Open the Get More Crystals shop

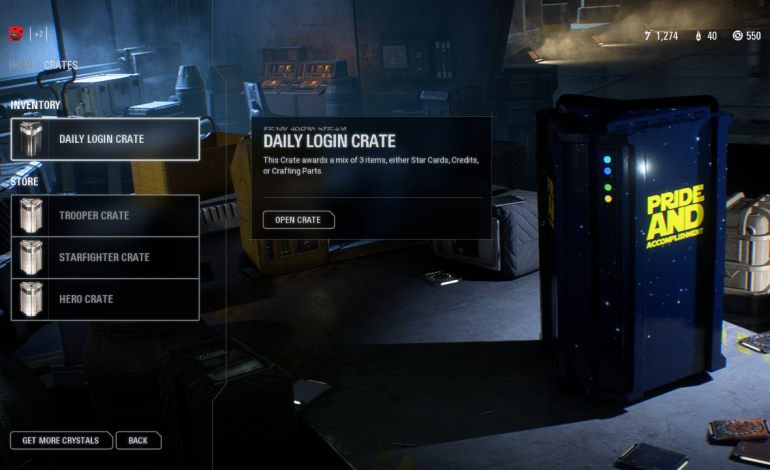(61, 440)
